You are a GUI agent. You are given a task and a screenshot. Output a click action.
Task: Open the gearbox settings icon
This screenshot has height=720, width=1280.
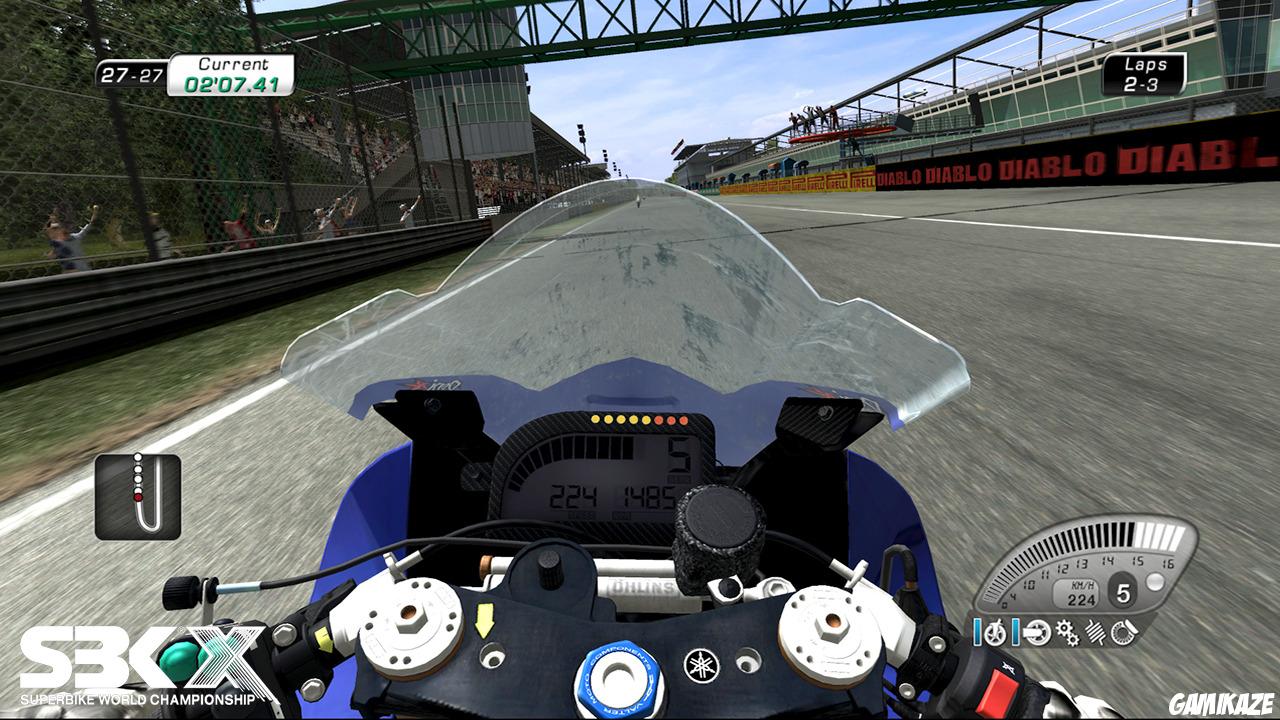point(1068,632)
